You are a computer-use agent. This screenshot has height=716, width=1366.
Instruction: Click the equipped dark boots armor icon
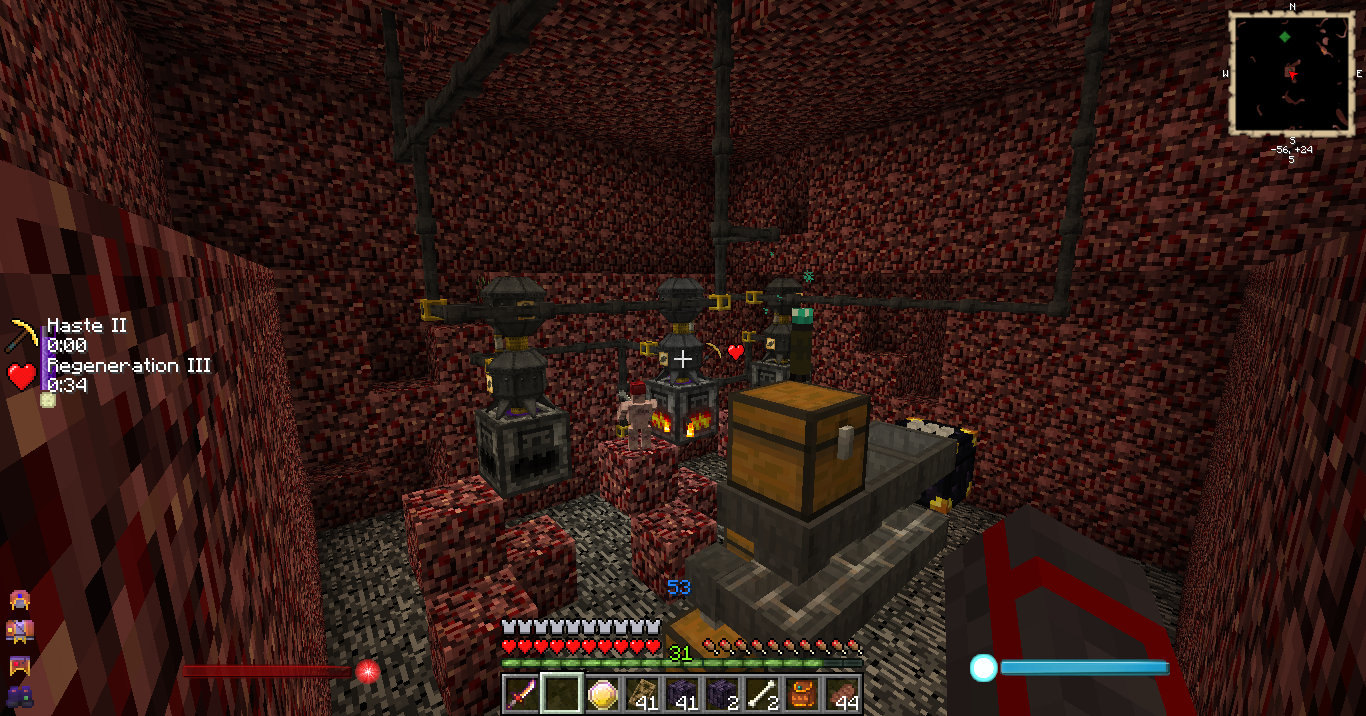pos(19,694)
